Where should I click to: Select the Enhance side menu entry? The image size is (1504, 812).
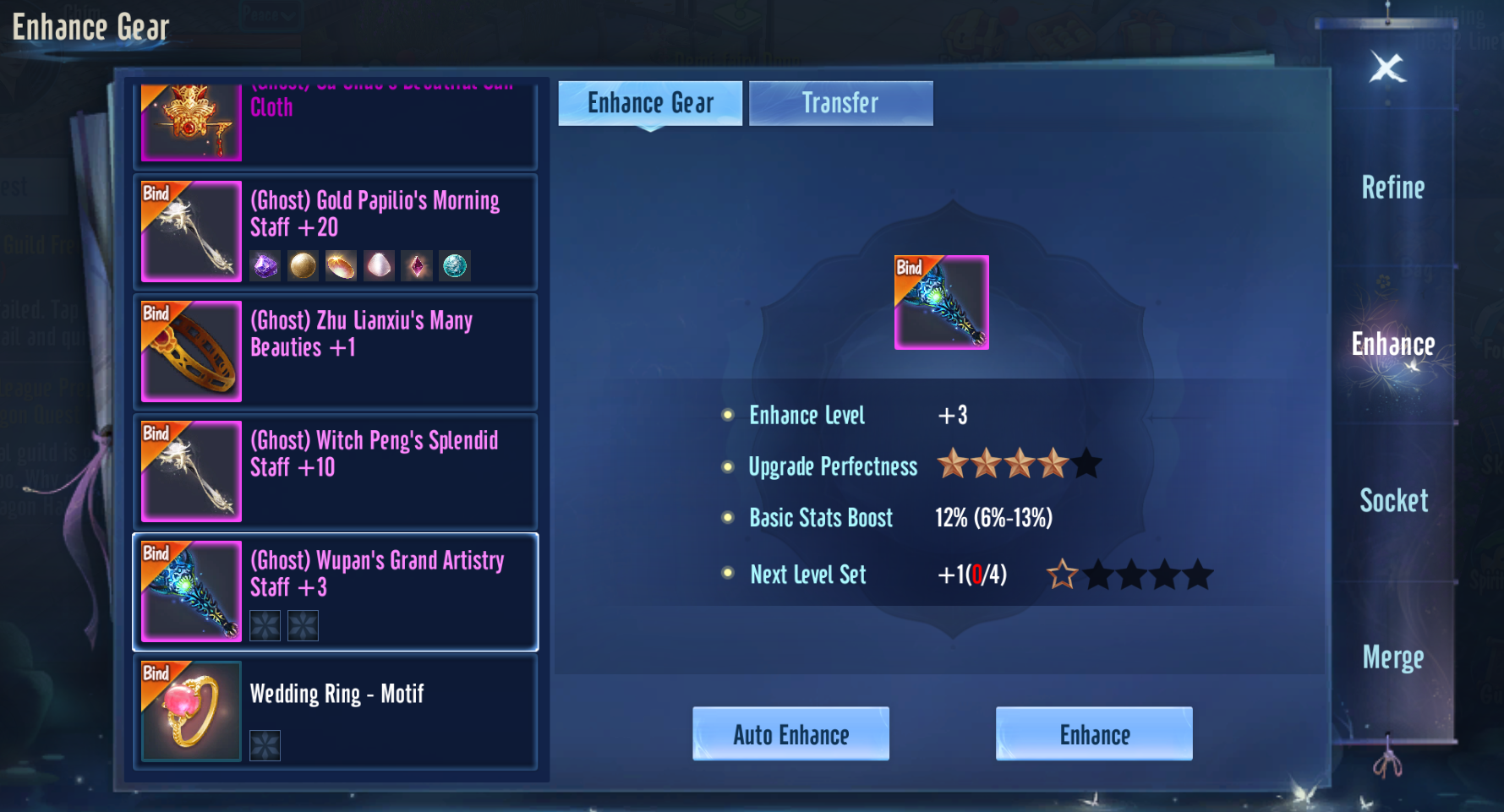pyautogui.click(x=1392, y=345)
